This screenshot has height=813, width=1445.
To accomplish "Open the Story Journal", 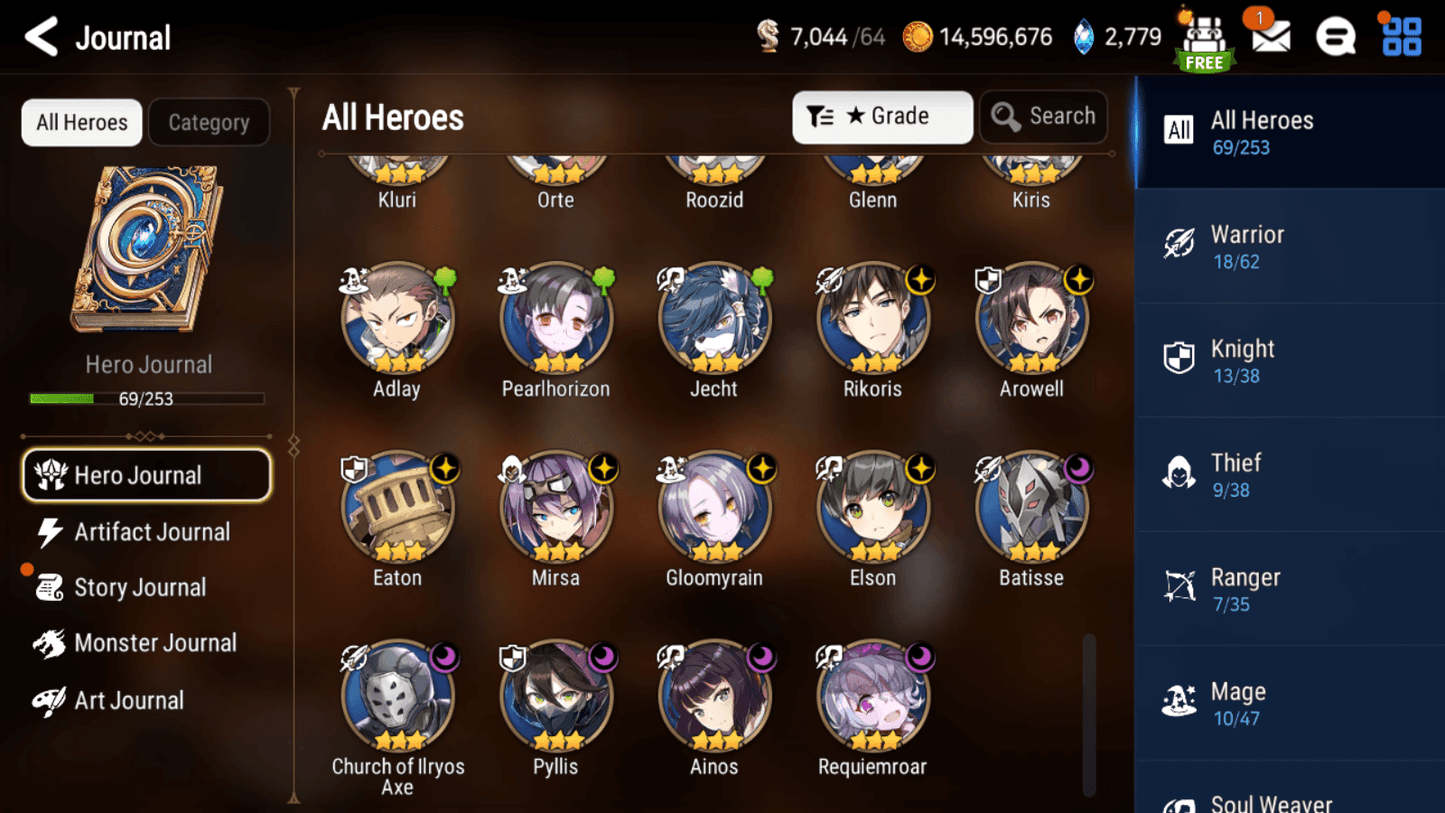I will 139,588.
